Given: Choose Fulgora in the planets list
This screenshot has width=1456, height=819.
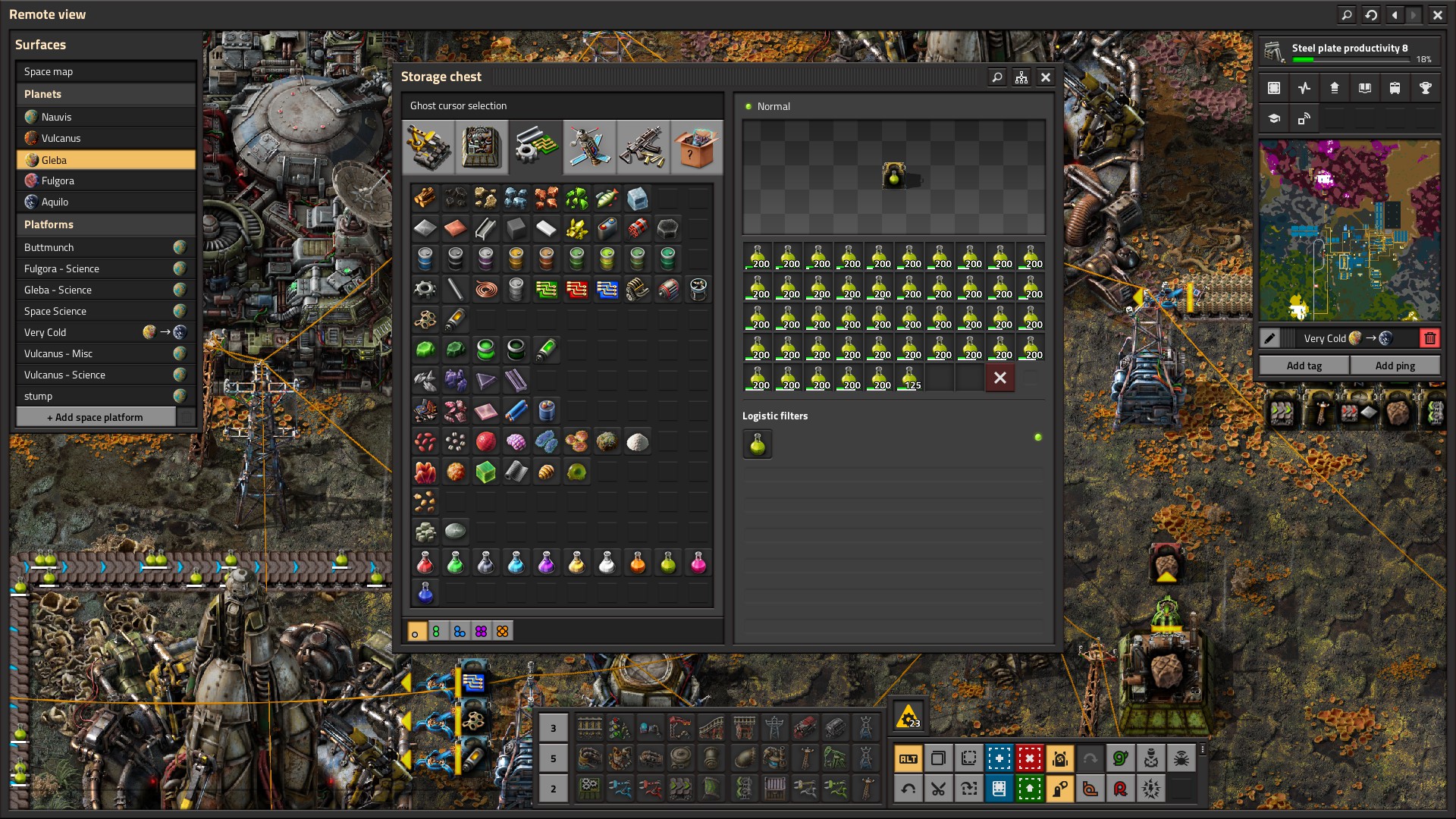Looking at the screenshot, I should (106, 180).
